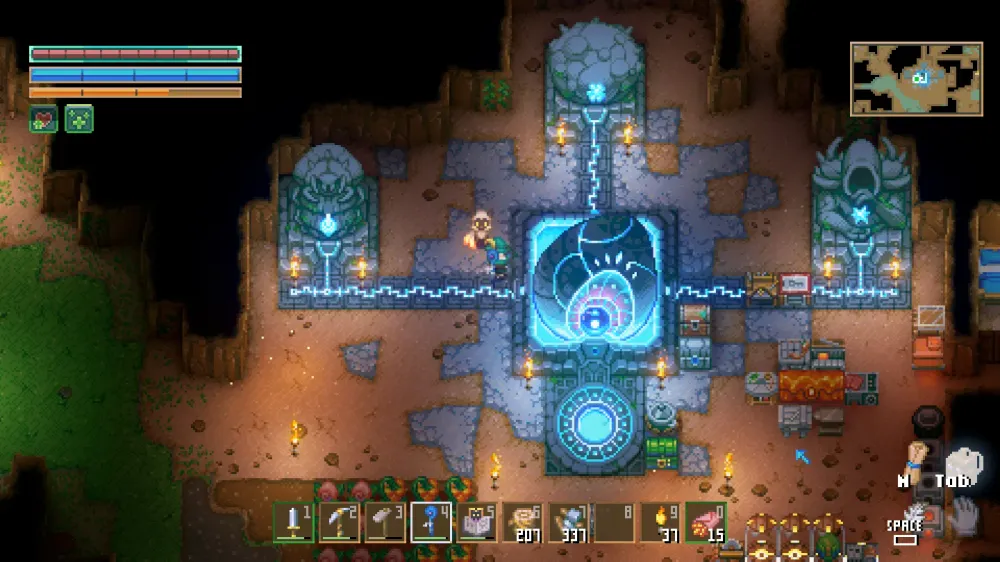Select the 207-count item stack in slot 6

pyautogui.click(x=523, y=522)
